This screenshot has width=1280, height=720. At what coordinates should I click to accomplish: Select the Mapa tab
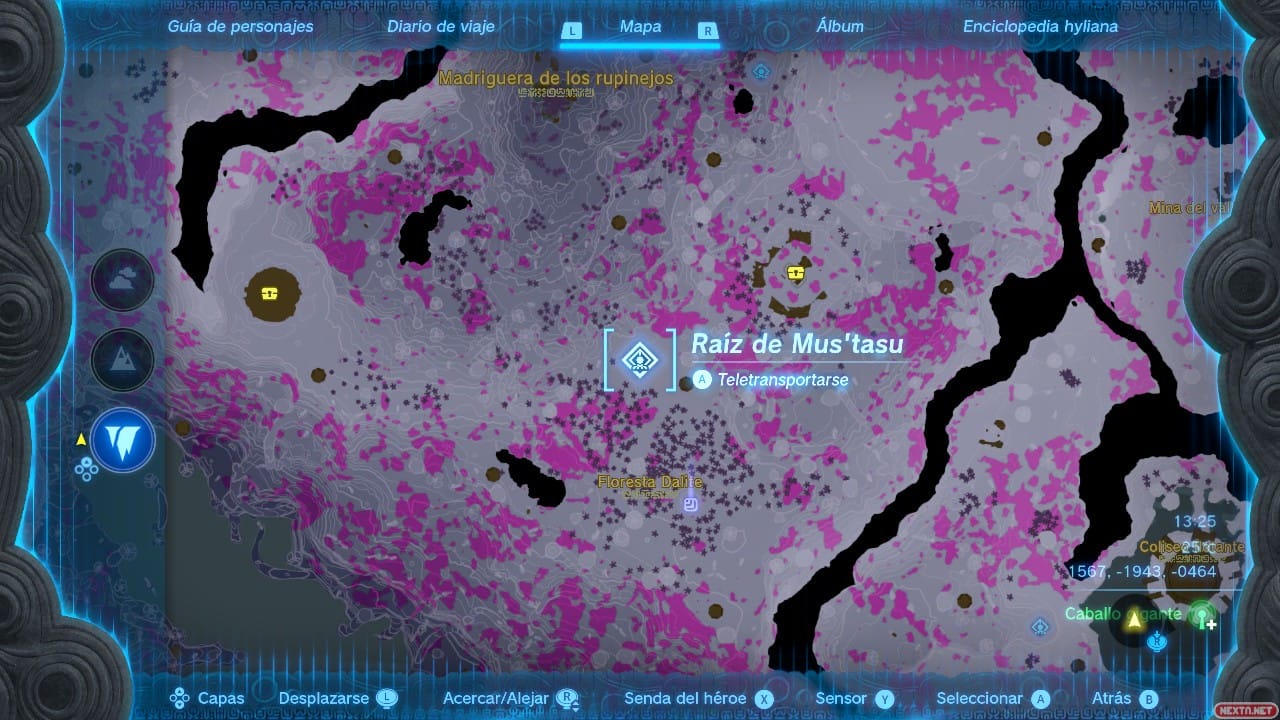coord(640,27)
